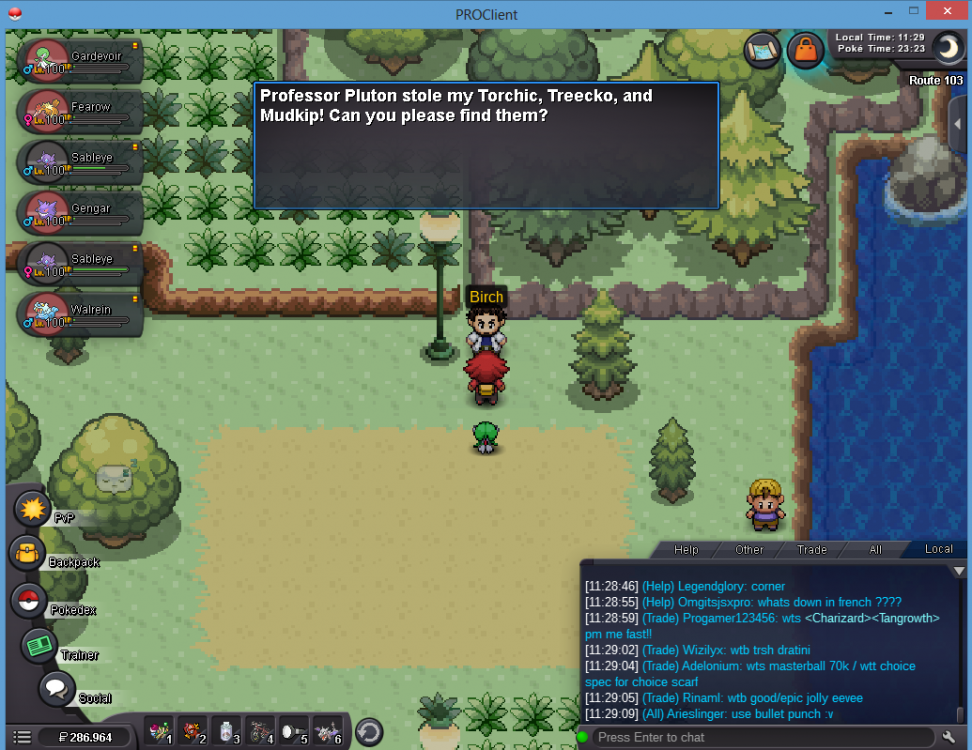Select Gengar in the party list
The image size is (972, 750).
[x=80, y=213]
